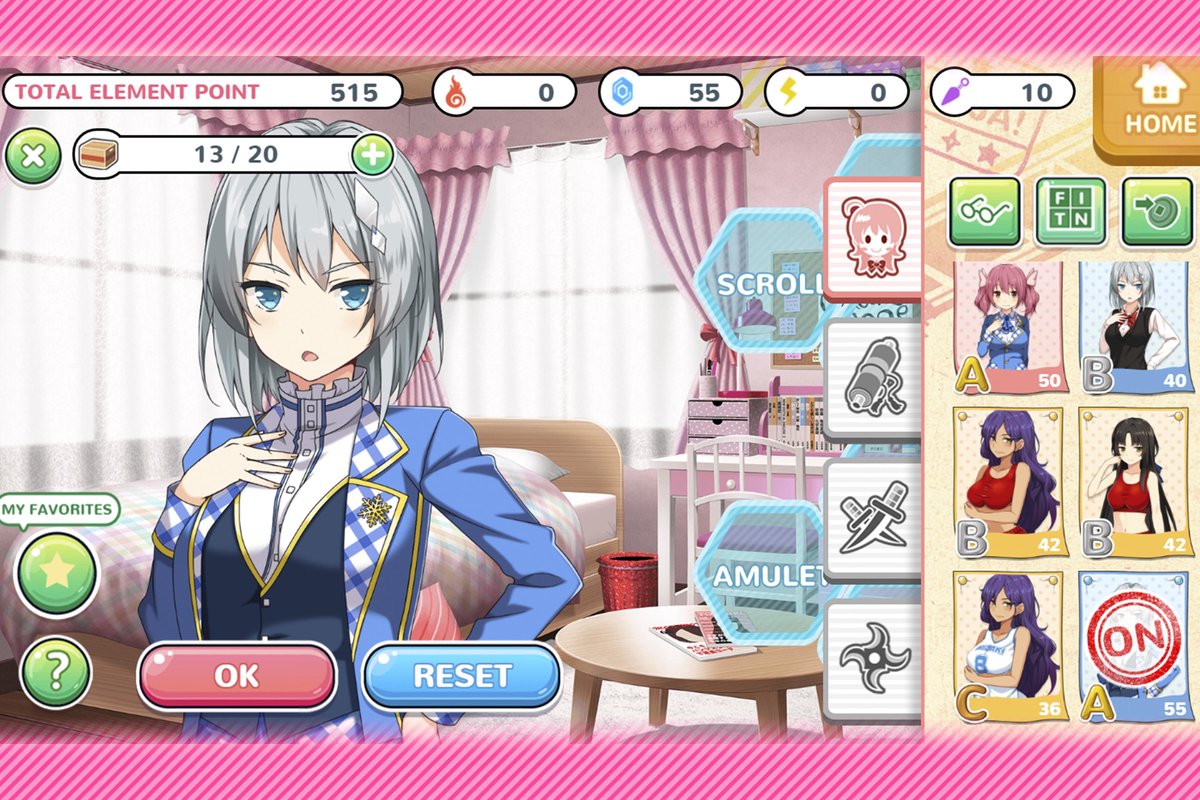Image resolution: width=1200 pixels, height=800 pixels.
Task: Open the question mark help button
Action: point(56,671)
